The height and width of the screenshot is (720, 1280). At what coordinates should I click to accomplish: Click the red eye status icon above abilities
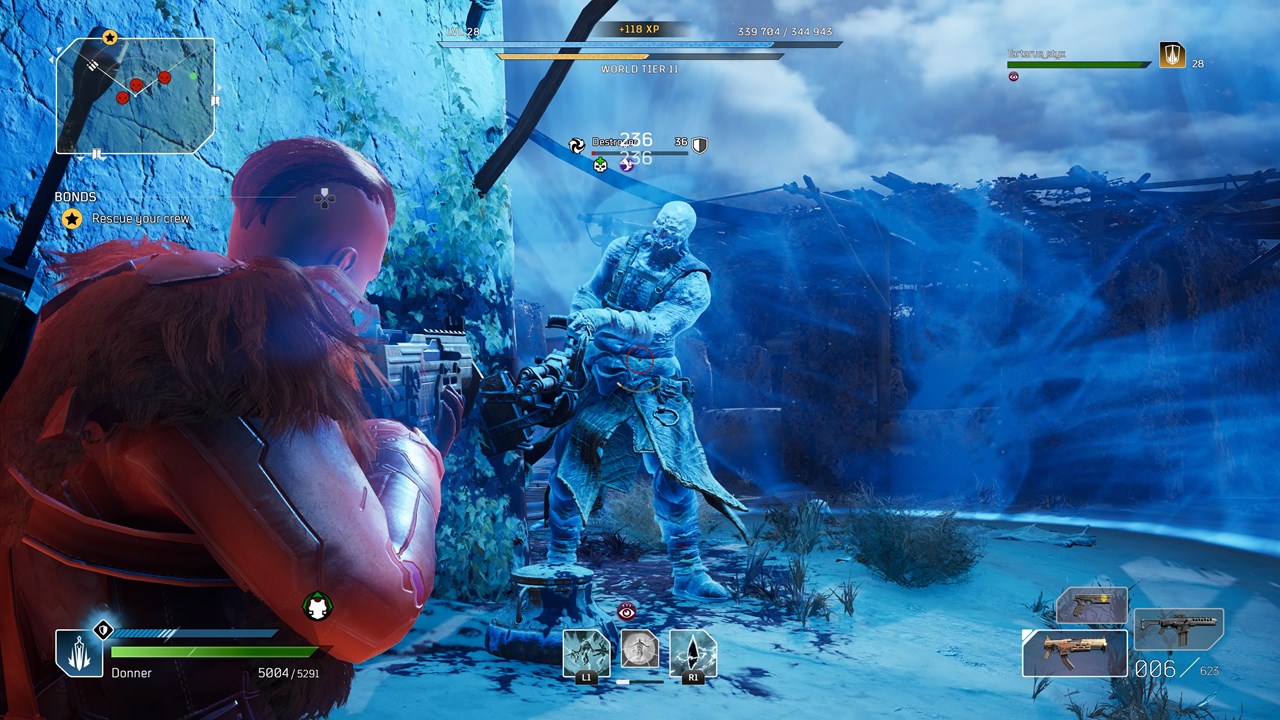pyautogui.click(x=627, y=611)
